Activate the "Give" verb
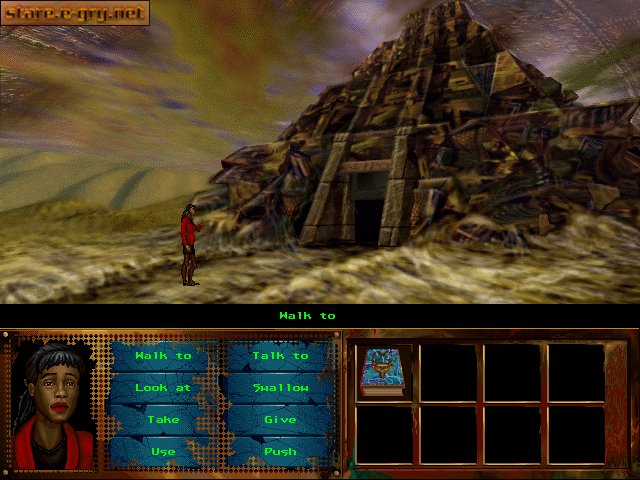 (280, 420)
